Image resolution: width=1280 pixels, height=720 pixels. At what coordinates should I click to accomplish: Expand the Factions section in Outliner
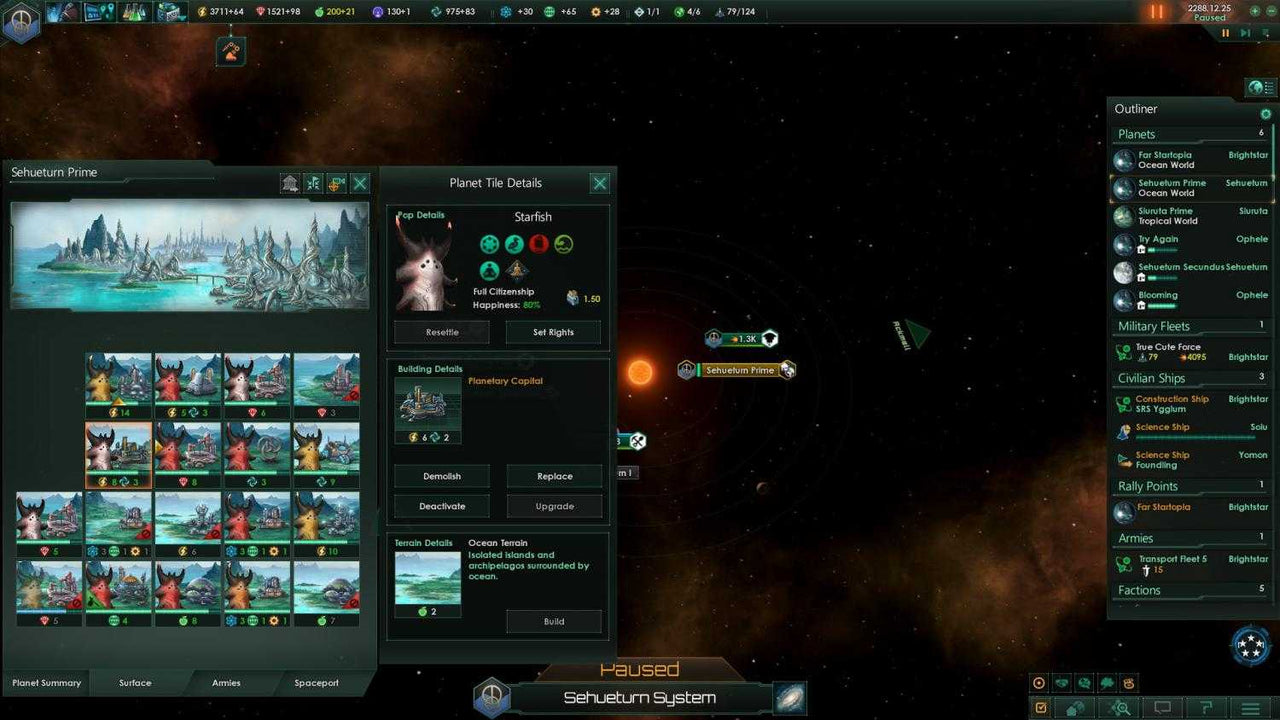pos(1139,590)
